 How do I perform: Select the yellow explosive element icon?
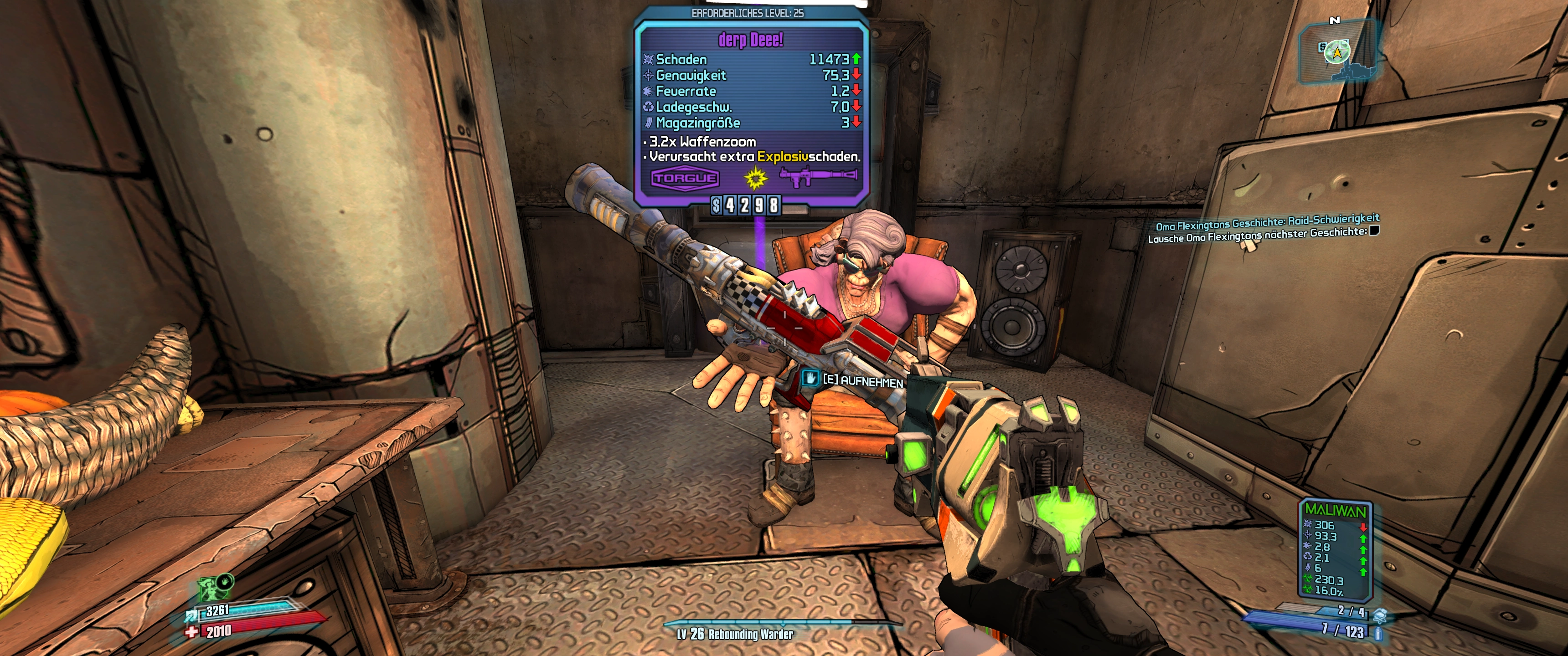(755, 178)
